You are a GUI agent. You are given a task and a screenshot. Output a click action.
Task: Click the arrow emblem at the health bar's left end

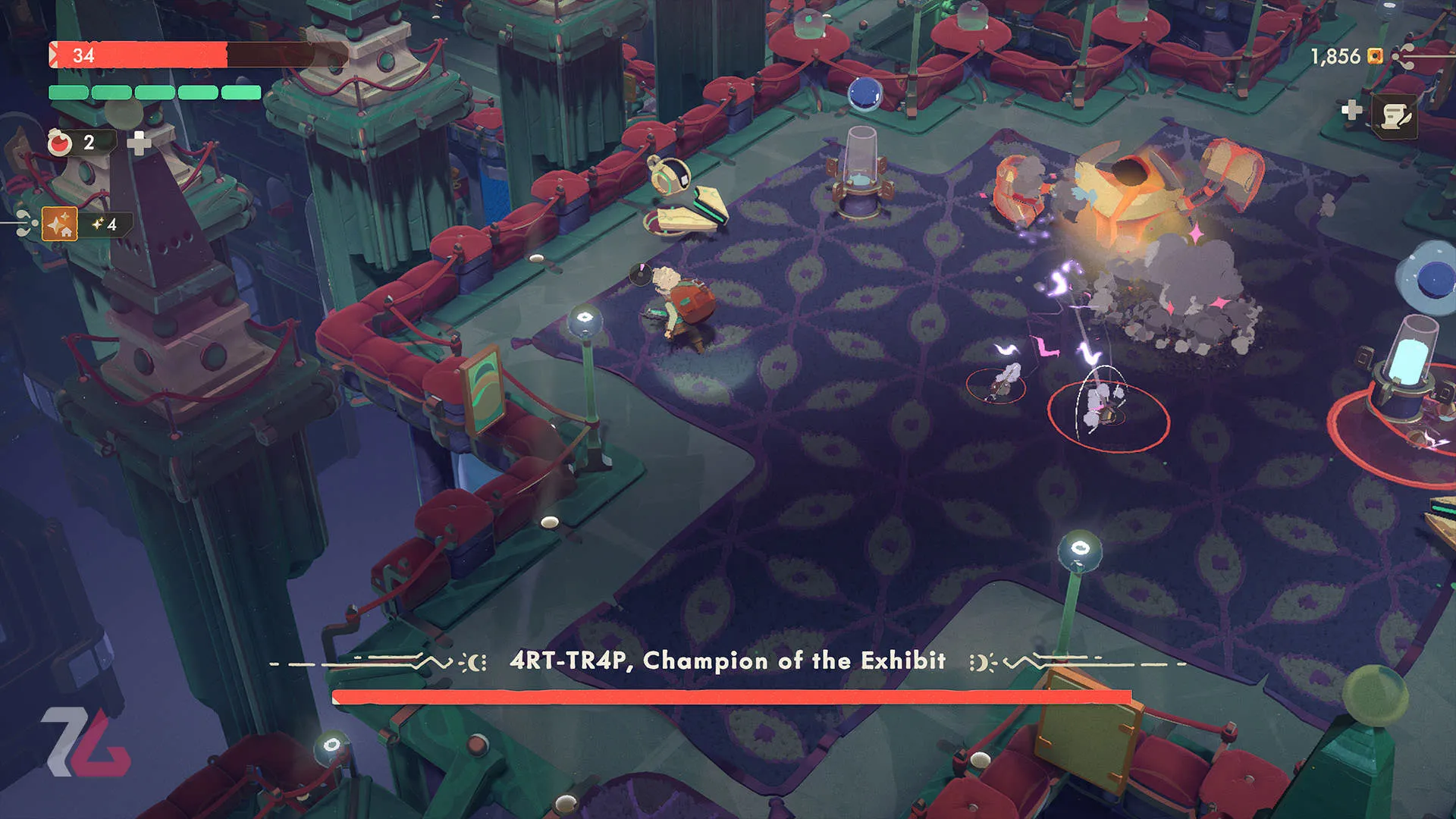pos(52,54)
